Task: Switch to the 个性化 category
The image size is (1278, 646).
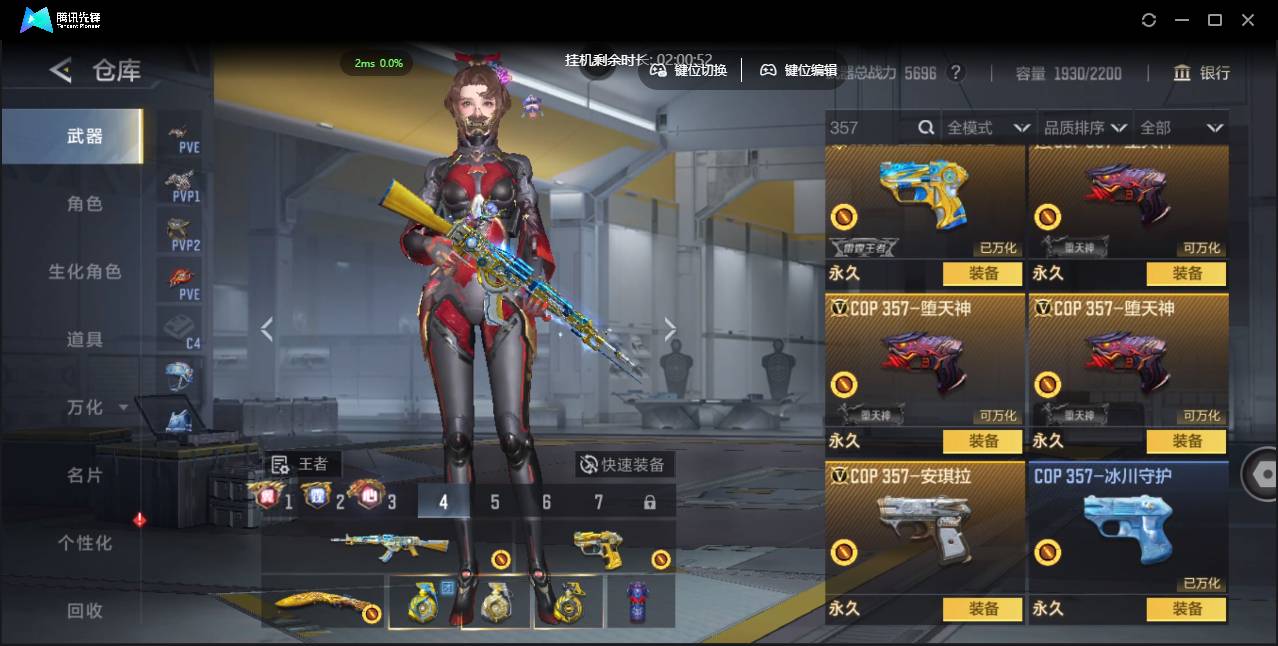Action: point(85,543)
